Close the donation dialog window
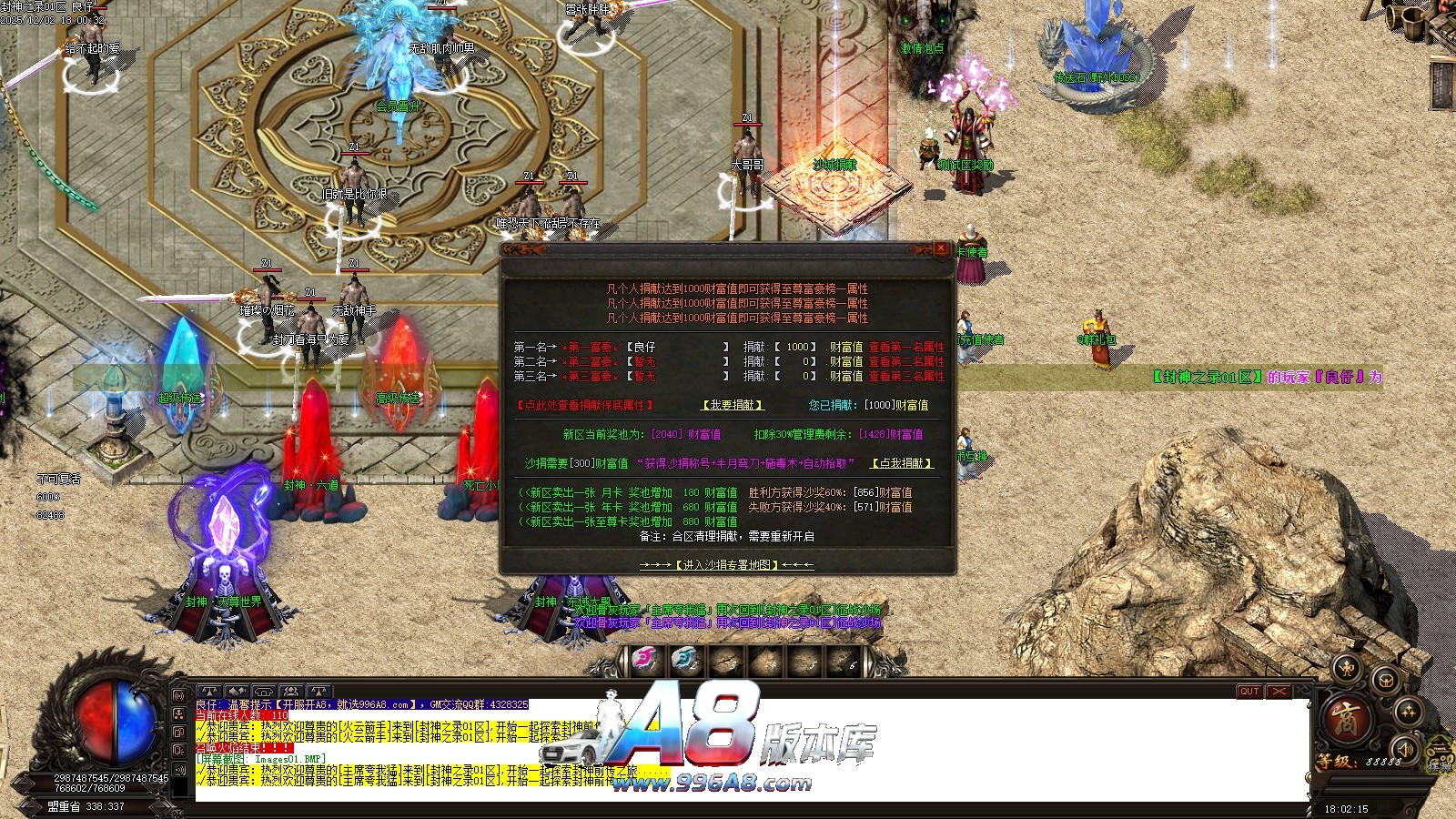This screenshot has height=819, width=1456. click(941, 248)
